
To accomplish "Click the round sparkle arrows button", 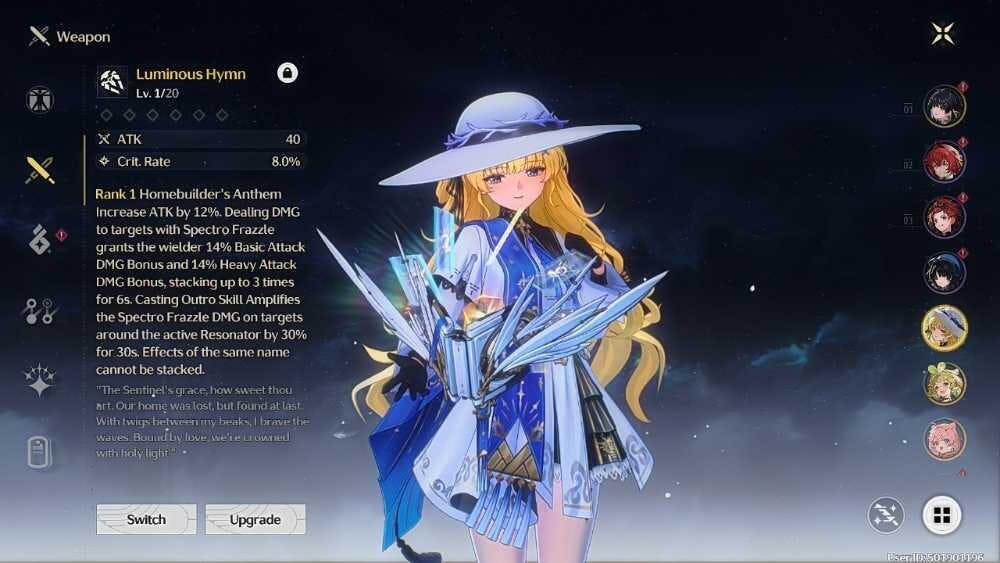I will click(x=886, y=515).
